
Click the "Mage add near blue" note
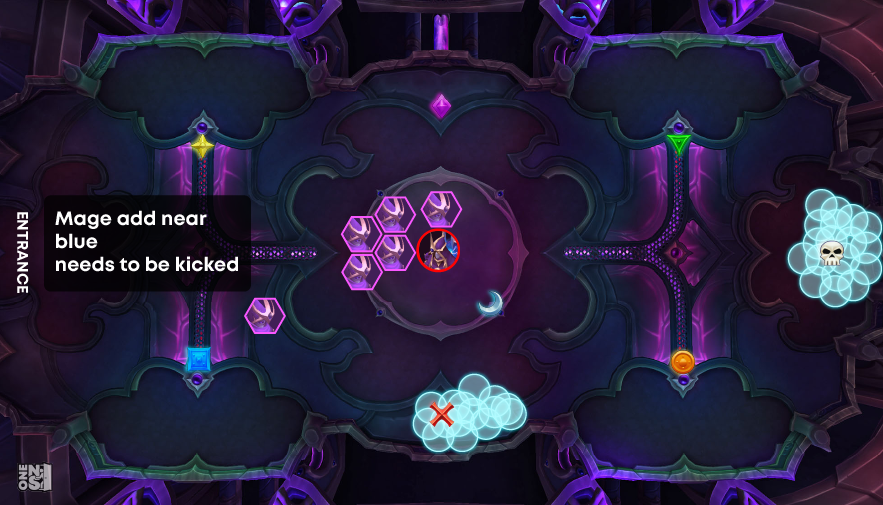pos(147,242)
